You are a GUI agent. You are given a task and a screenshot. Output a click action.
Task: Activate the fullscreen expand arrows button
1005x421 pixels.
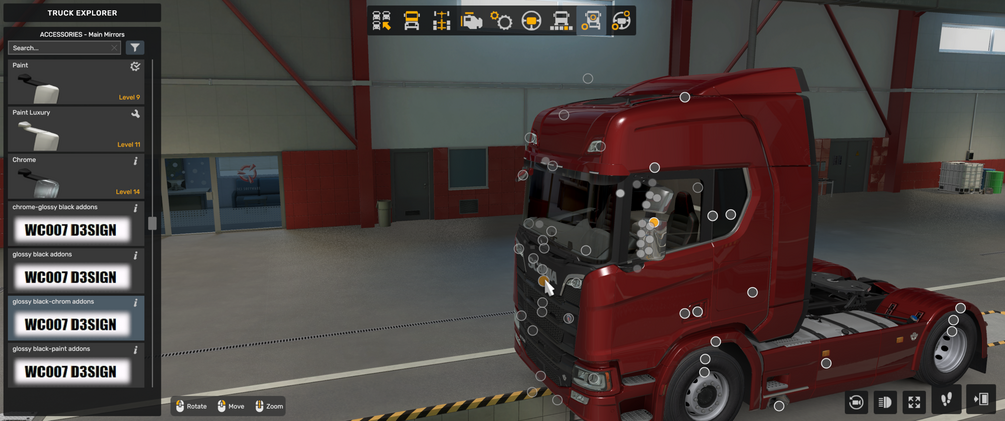pos(914,402)
